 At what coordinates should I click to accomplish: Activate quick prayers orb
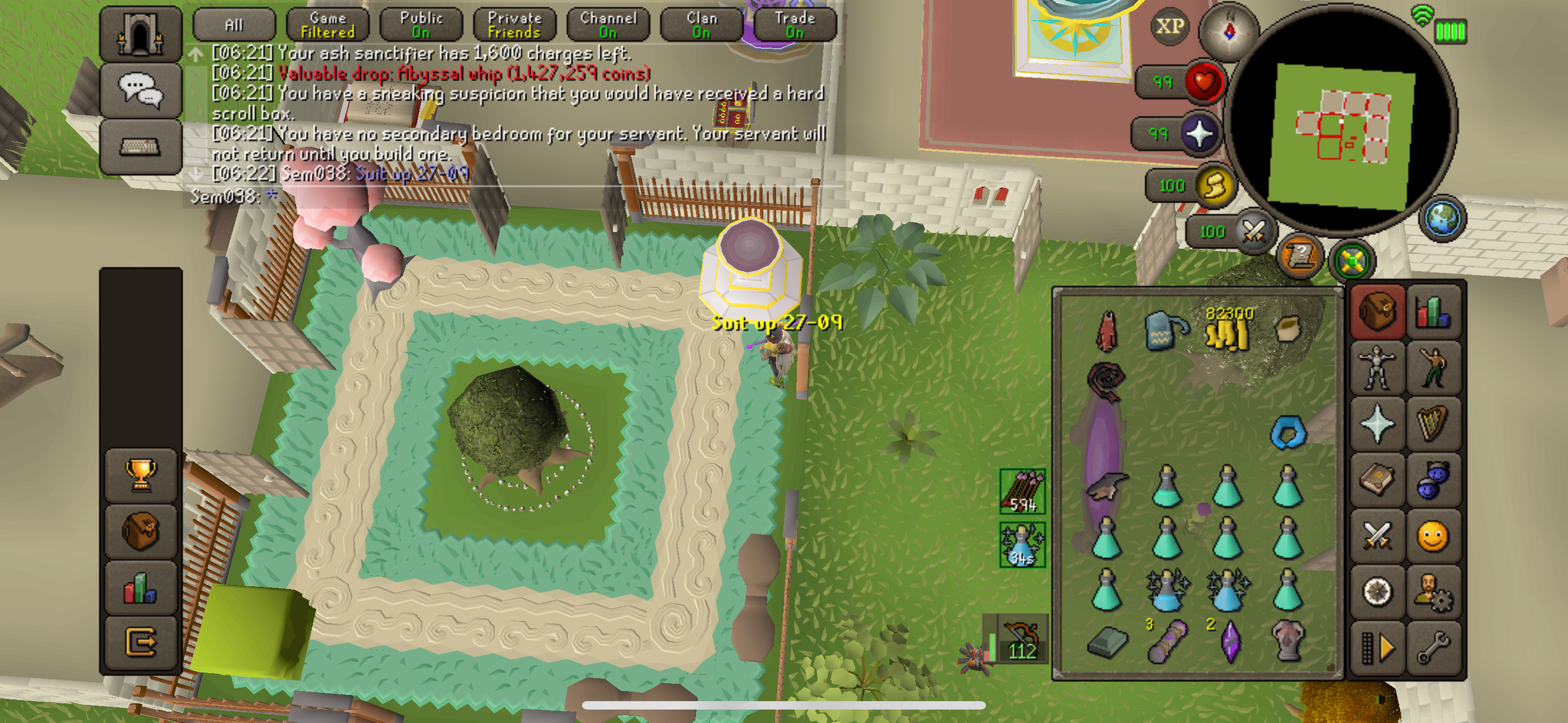click(x=1200, y=133)
